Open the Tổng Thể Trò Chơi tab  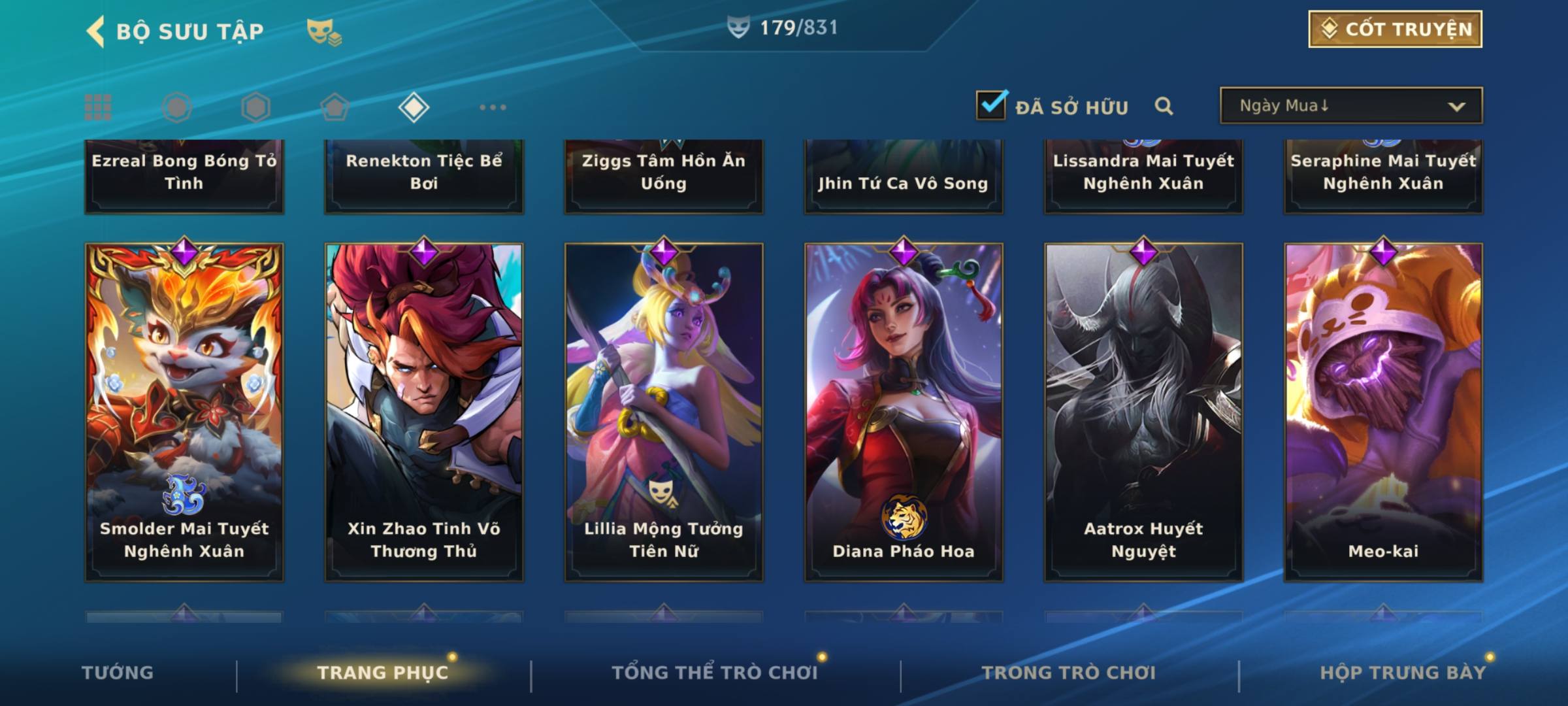tap(715, 673)
